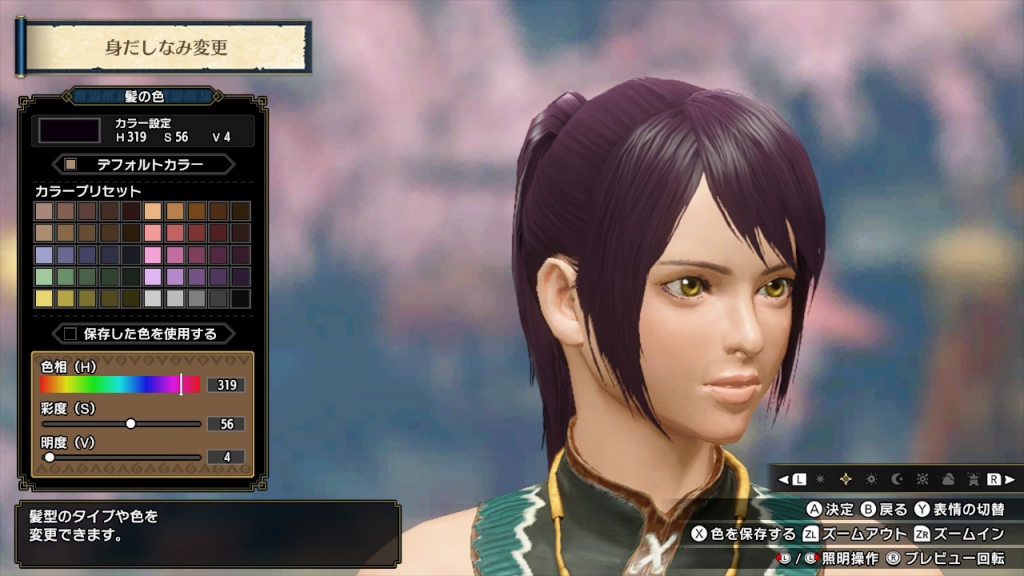The image size is (1024, 576).
Task: Select the black color preset
Action: pos(241,298)
